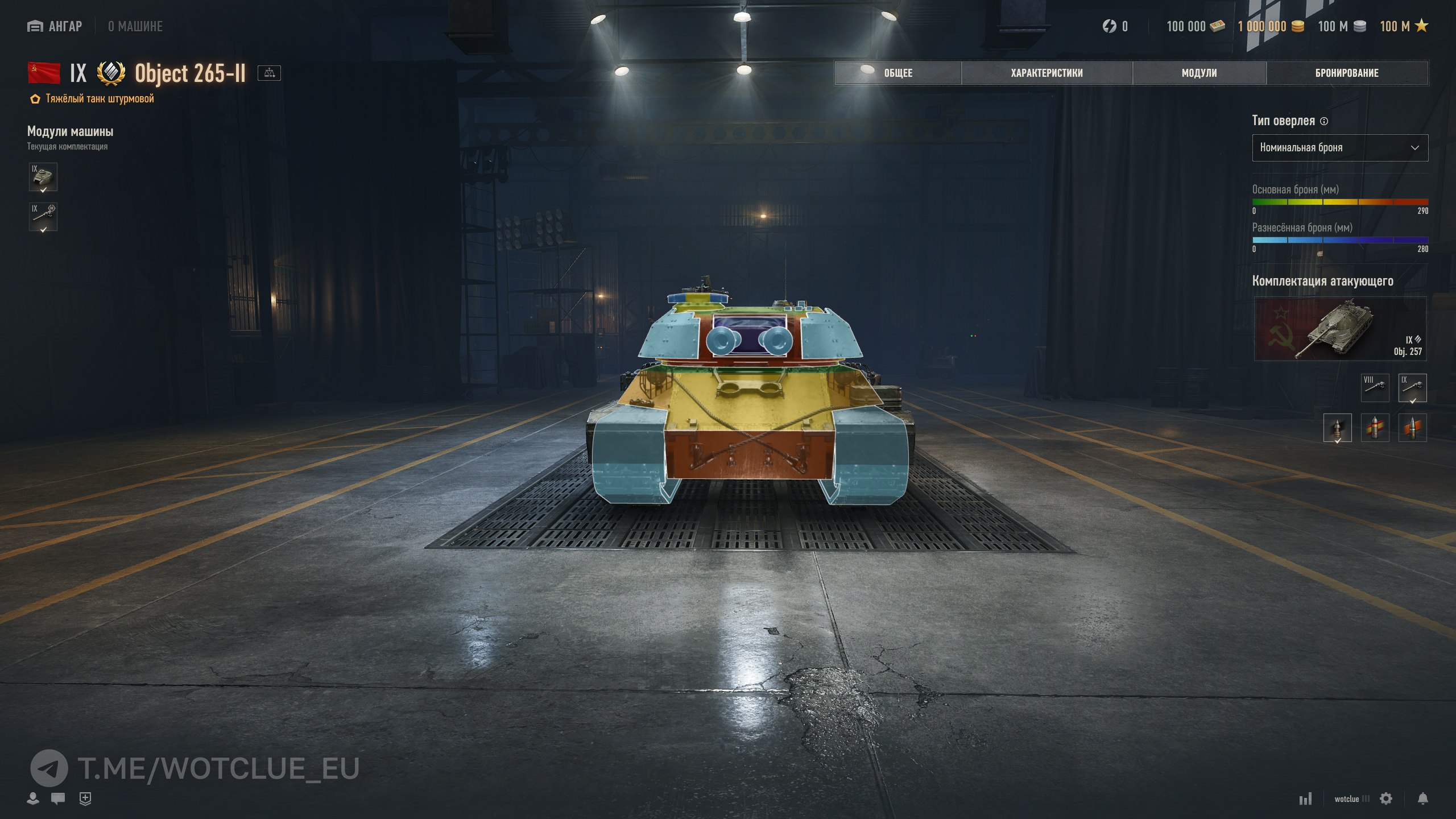Open game settings with the gear icon
1456x819 pixels.
1386,799
